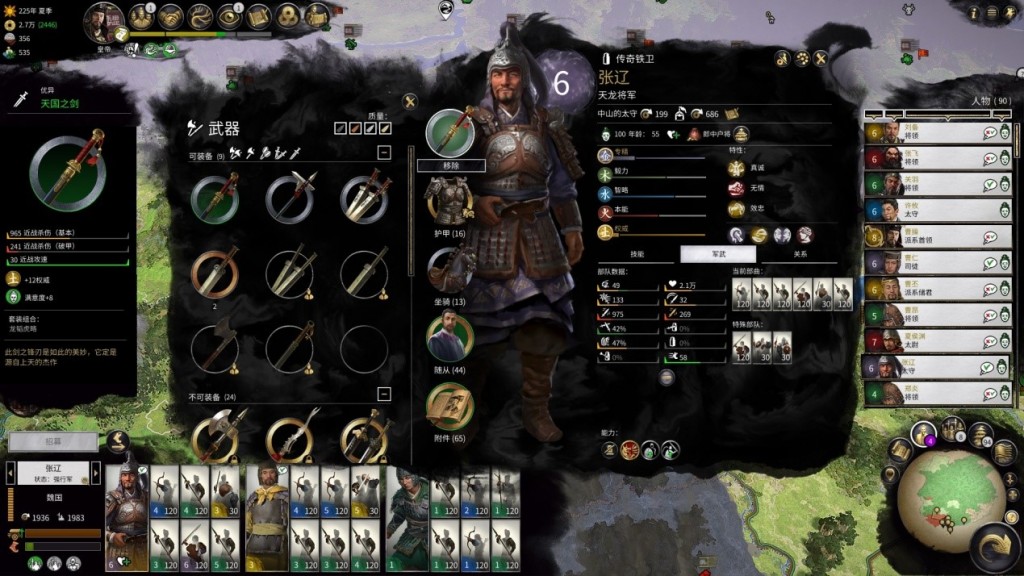Click the 招募 (recruit) button
Image resolution: width=1024 pixels, height=576 pixels.
pos(54,442)
